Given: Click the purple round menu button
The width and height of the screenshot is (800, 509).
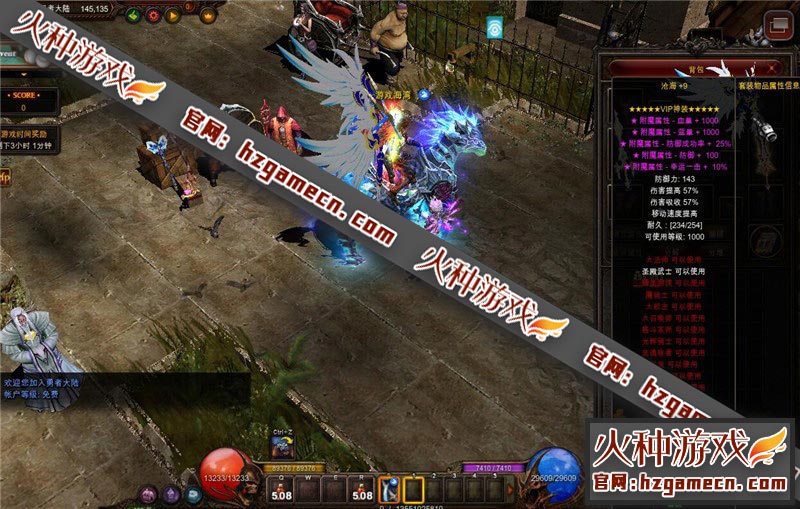Looking at the screenshot, I should coord(169,493).
